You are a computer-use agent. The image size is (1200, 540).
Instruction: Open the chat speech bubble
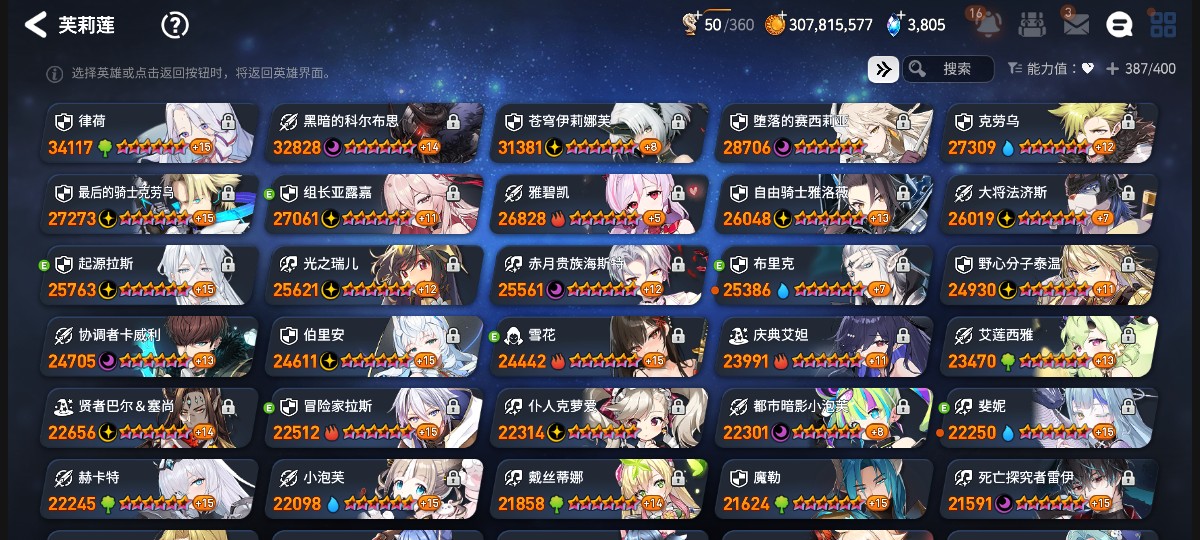(1119, 25)
